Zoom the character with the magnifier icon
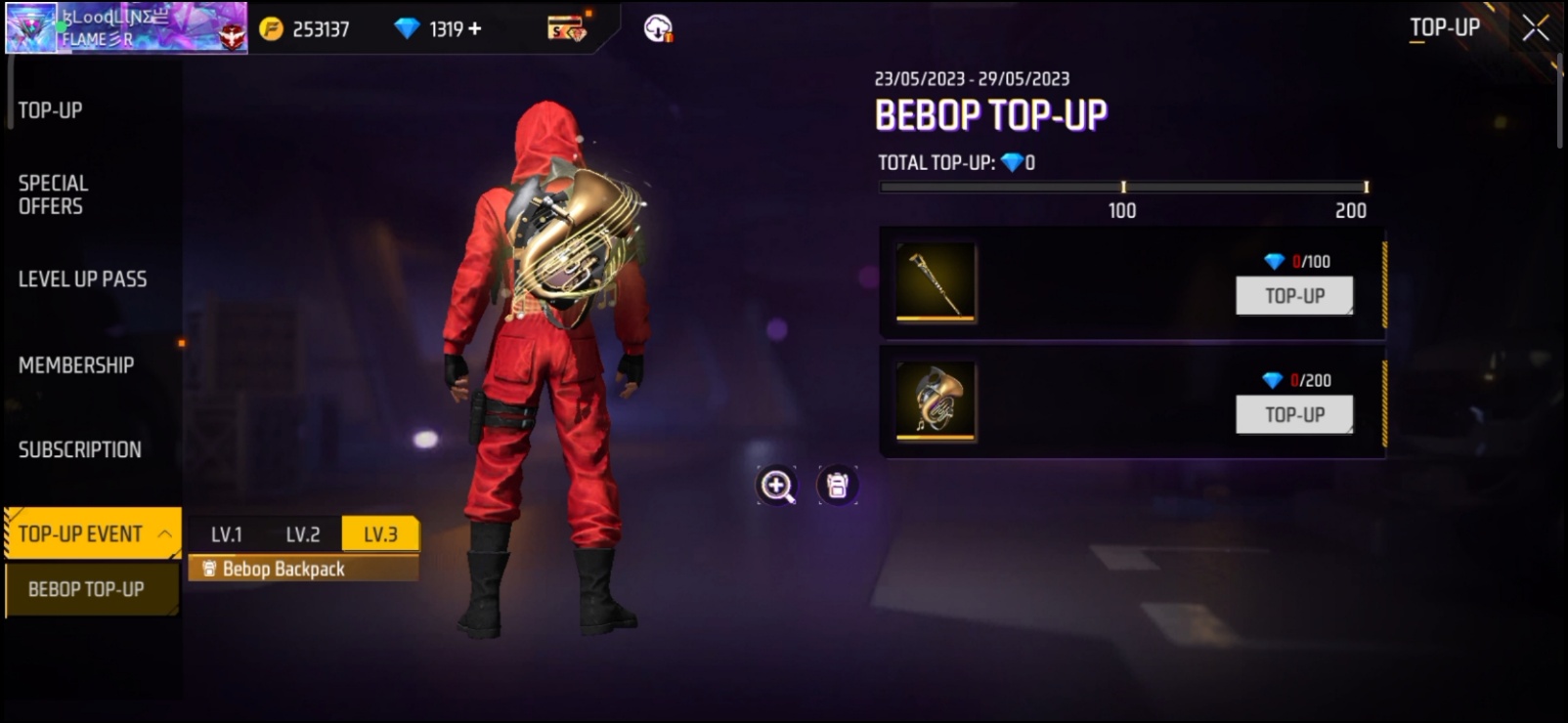 [x=775, y=486]
